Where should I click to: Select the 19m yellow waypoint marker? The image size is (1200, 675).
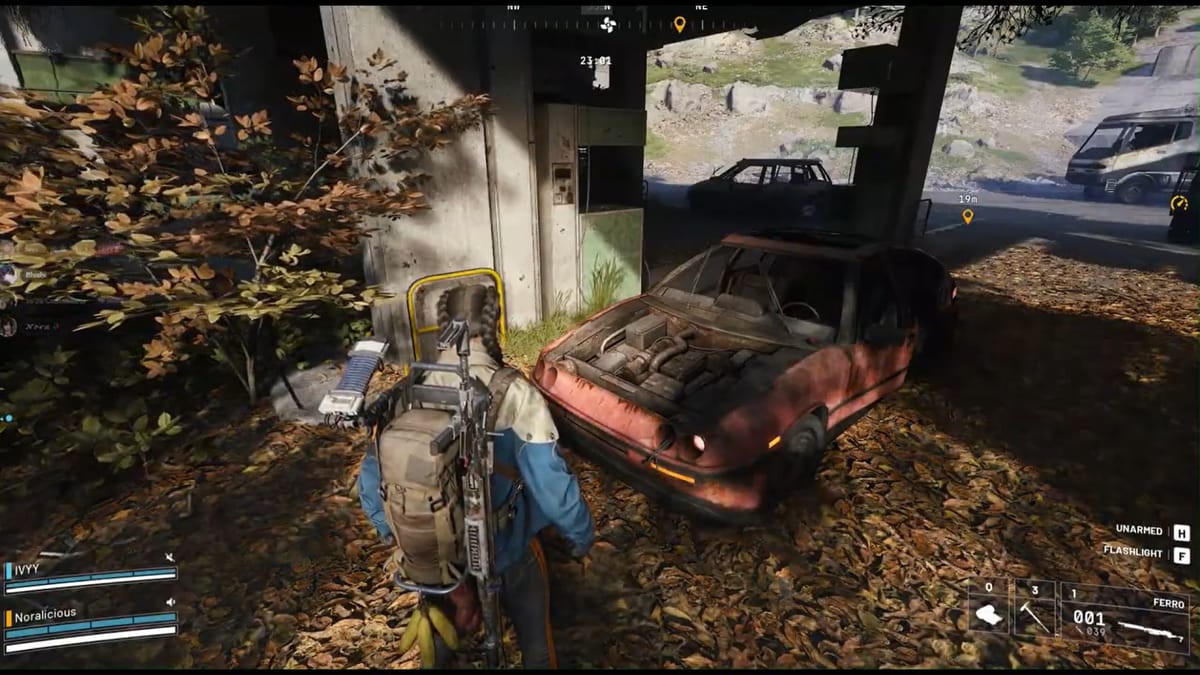(967, 215)
